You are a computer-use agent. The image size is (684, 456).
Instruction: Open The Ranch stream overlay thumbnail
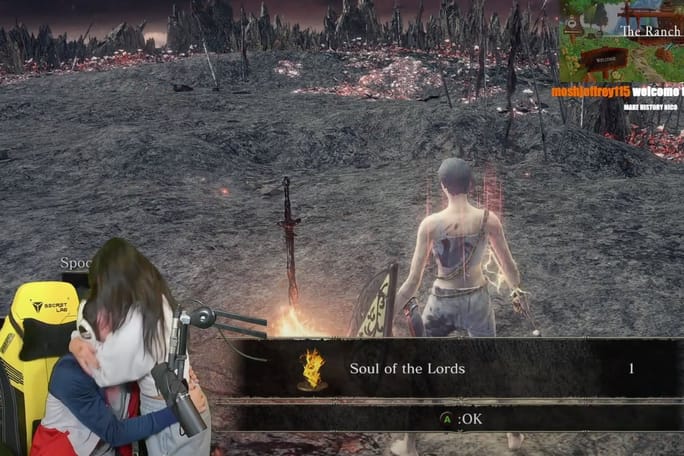tap(621, 41)
